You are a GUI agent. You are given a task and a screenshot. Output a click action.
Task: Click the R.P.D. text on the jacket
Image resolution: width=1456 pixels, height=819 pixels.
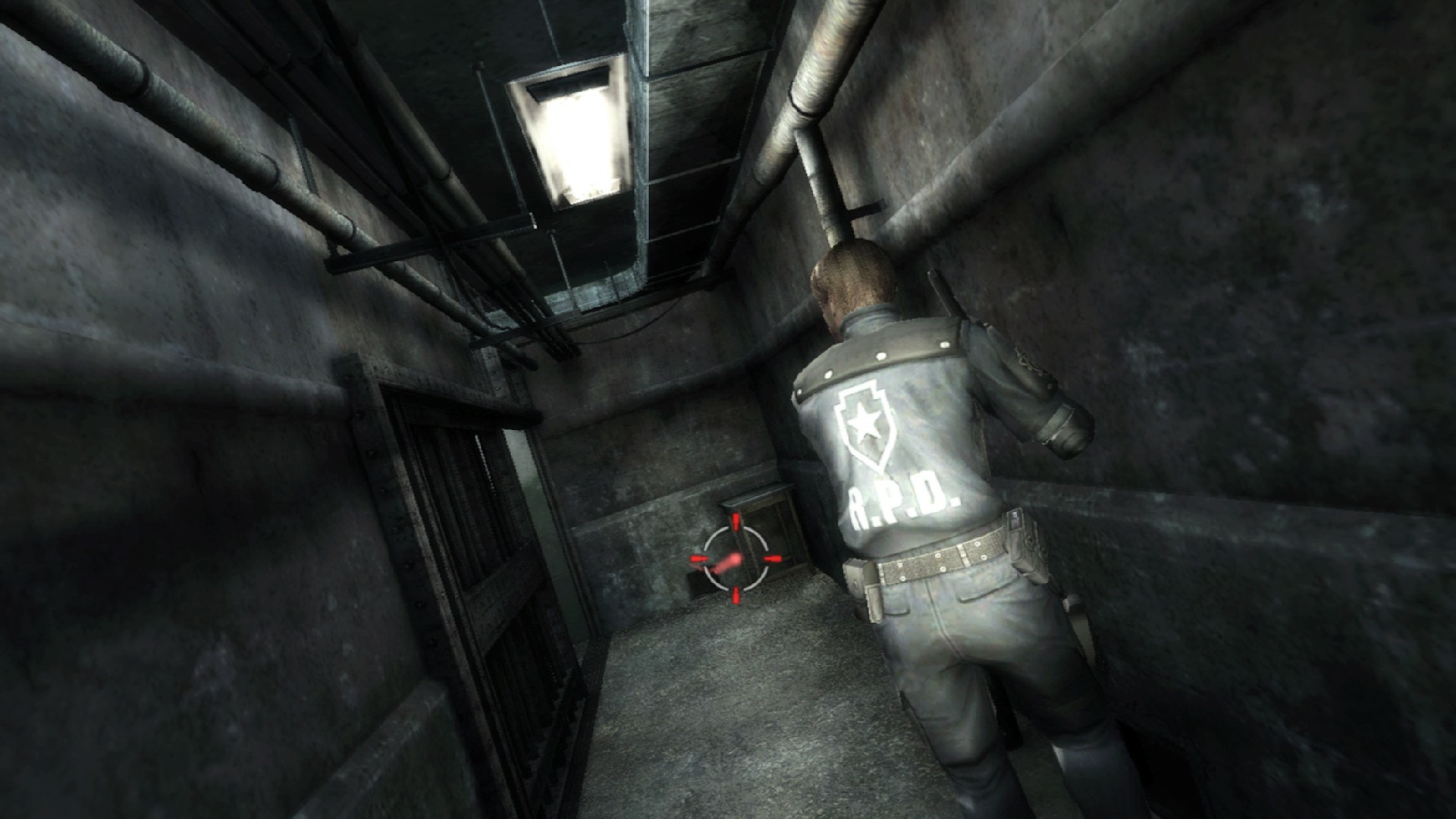904,500
